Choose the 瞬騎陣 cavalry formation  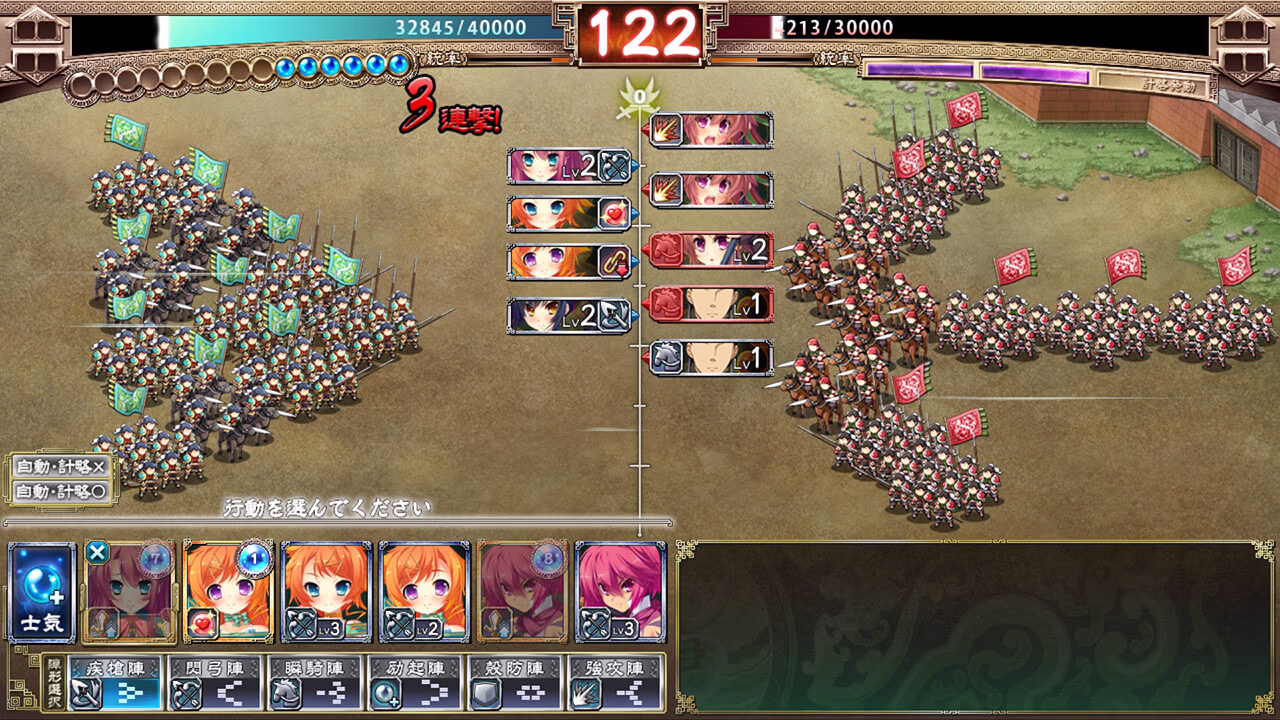[315, 682]
